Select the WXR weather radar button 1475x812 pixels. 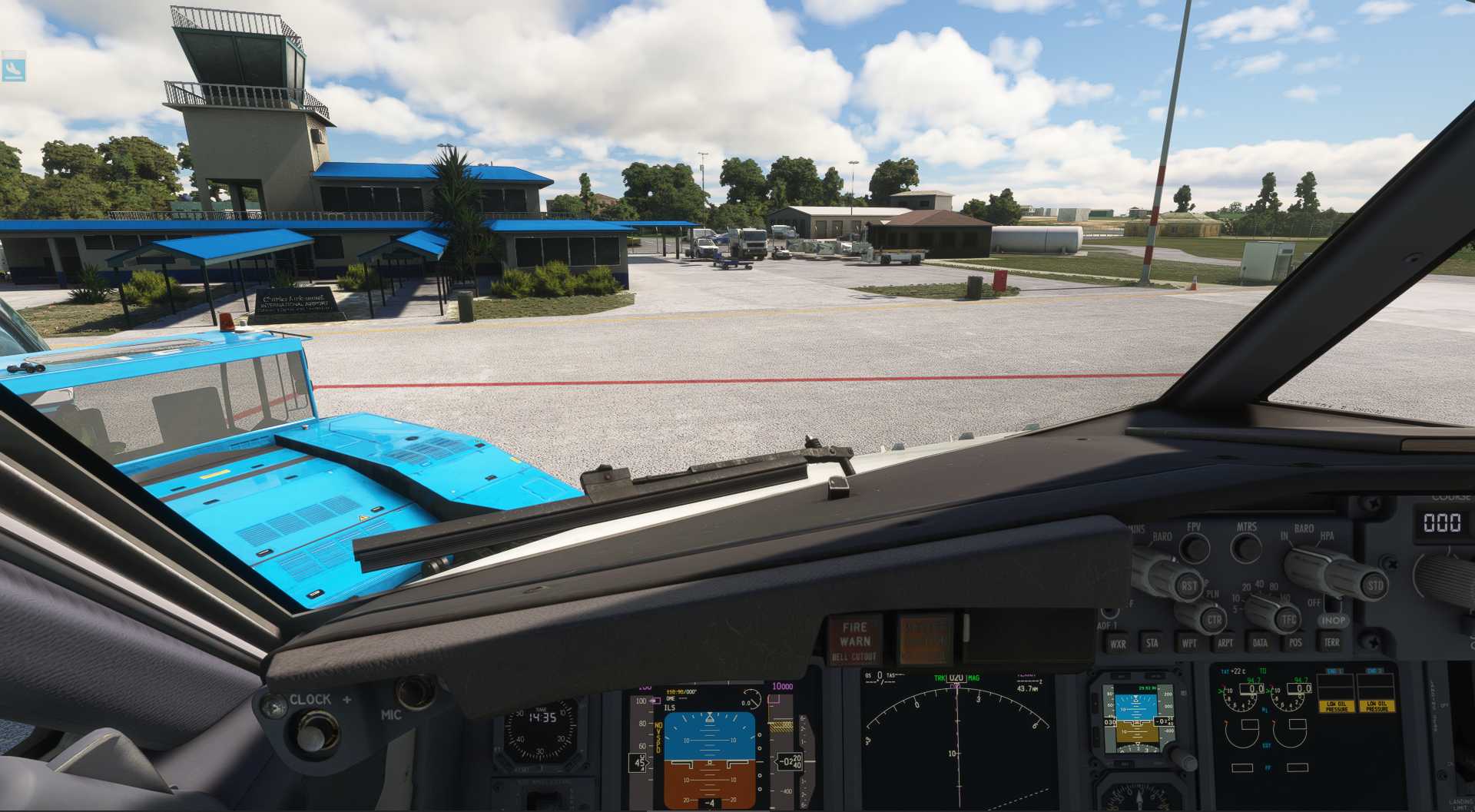click(1118, 644)
